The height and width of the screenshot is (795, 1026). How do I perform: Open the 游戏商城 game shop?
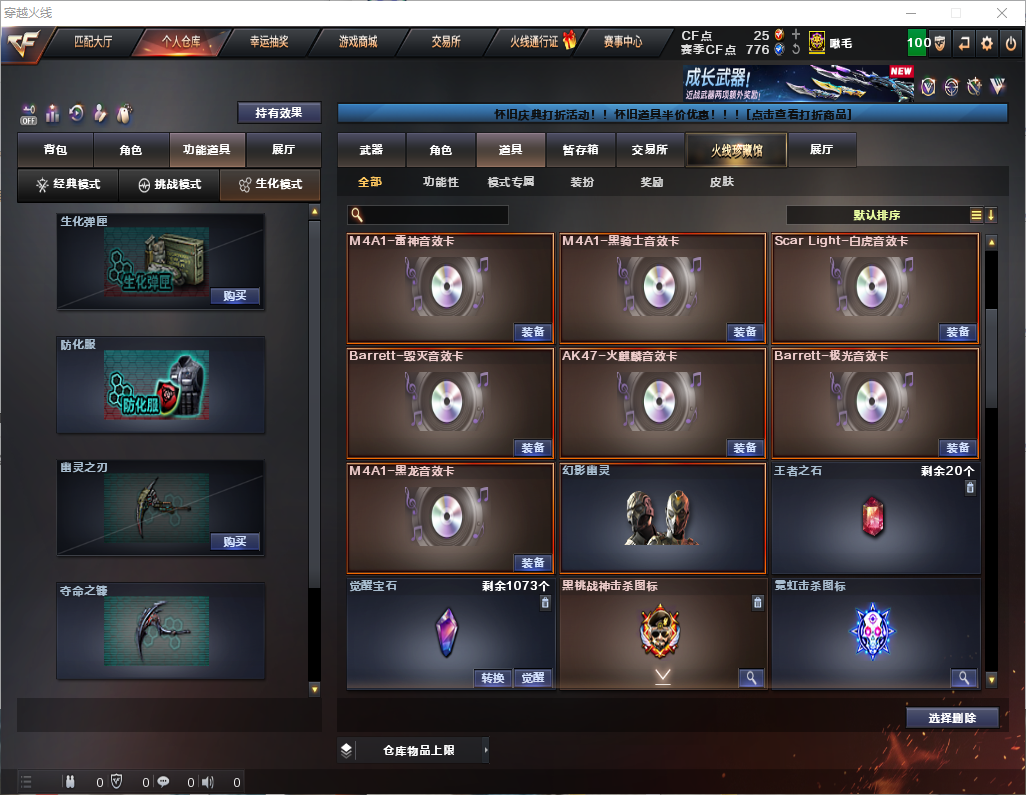click(x=358, y=42)
